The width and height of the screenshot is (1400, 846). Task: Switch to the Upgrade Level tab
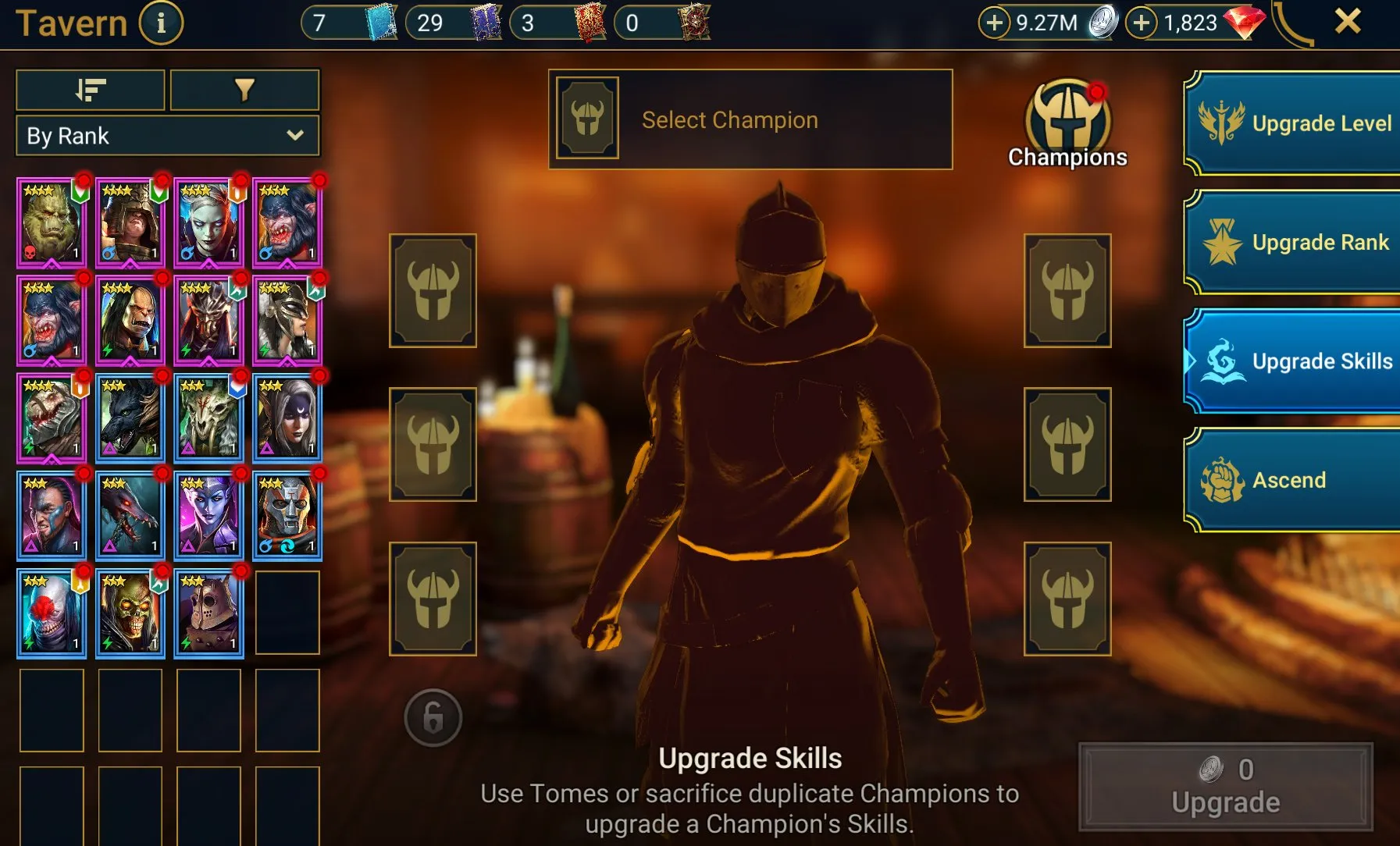click(1296, 123)
